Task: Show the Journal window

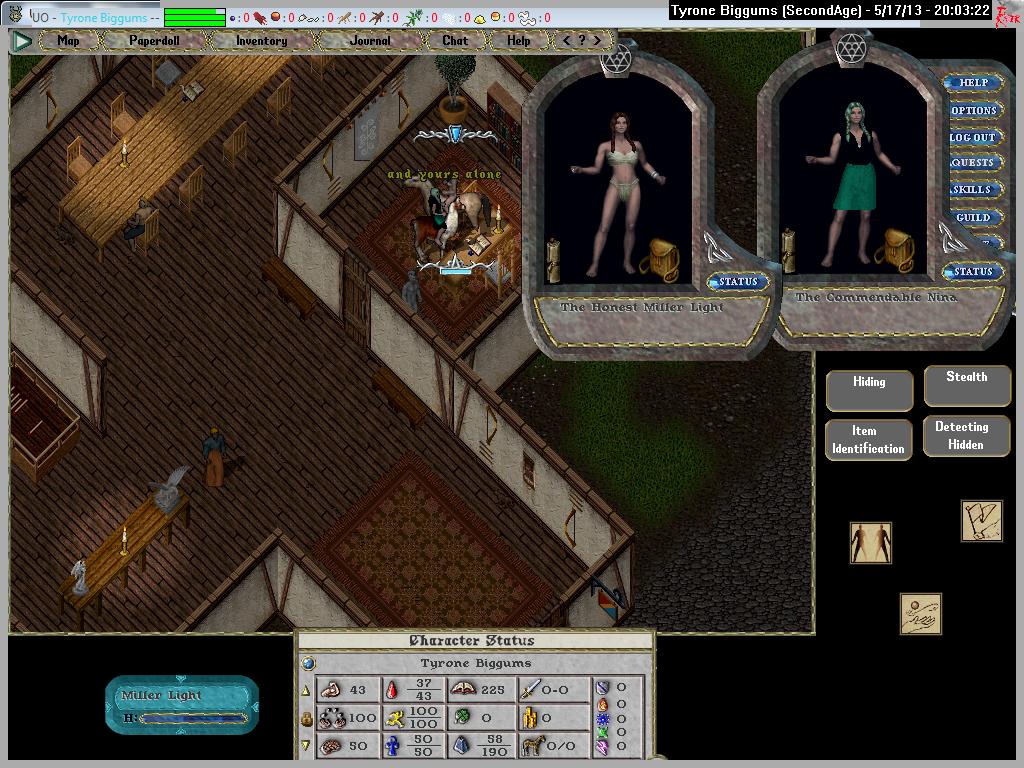Action: click(370, 41)
